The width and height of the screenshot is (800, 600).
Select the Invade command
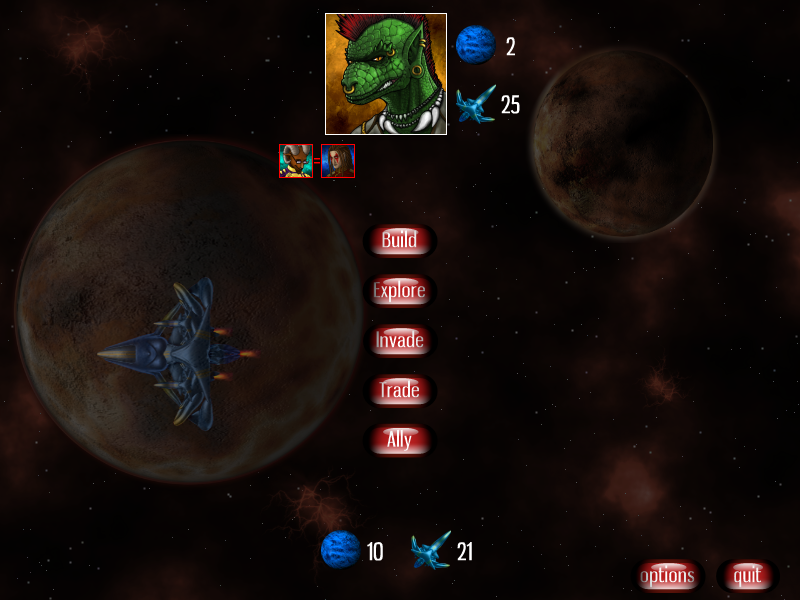tap(399, 340)
